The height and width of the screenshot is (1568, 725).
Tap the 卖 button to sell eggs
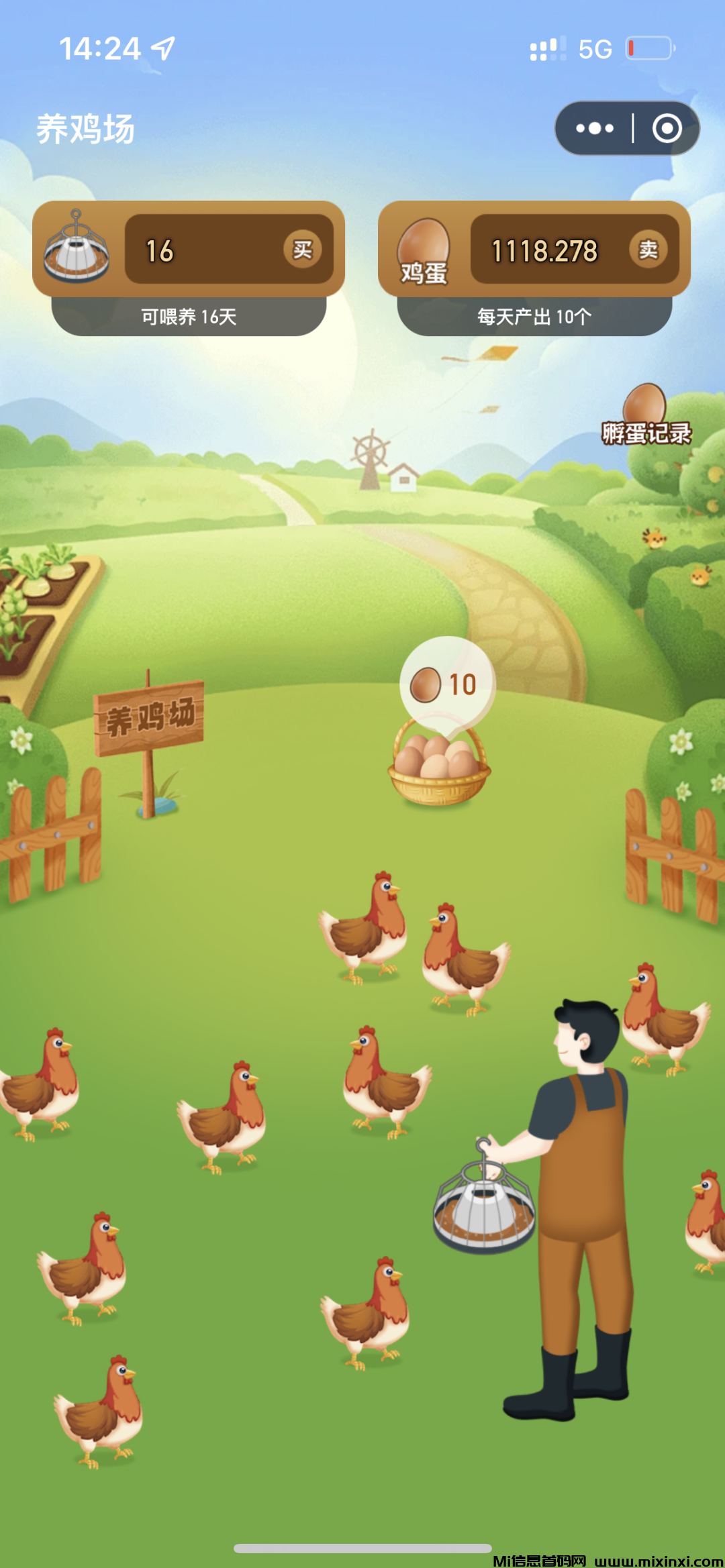click(x=648, y=250)
